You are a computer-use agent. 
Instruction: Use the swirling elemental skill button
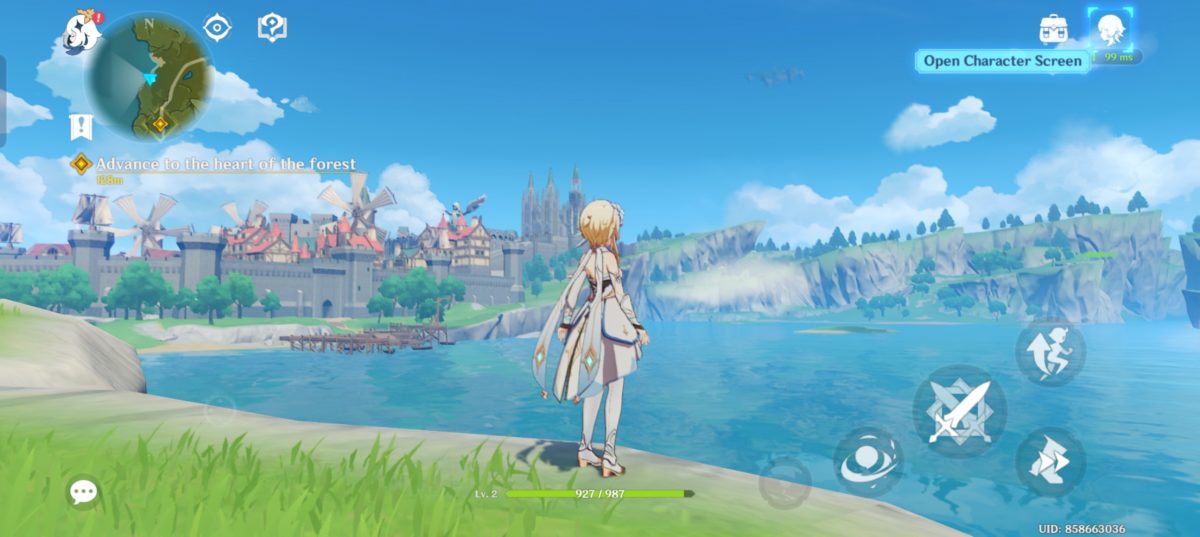[868, 461]
